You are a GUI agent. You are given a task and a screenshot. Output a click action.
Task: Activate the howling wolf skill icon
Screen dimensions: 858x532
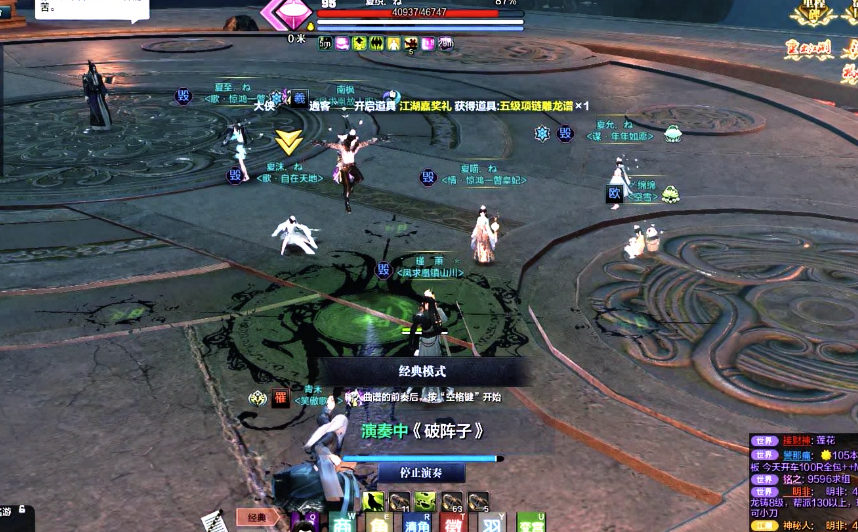tap(373, 501)
